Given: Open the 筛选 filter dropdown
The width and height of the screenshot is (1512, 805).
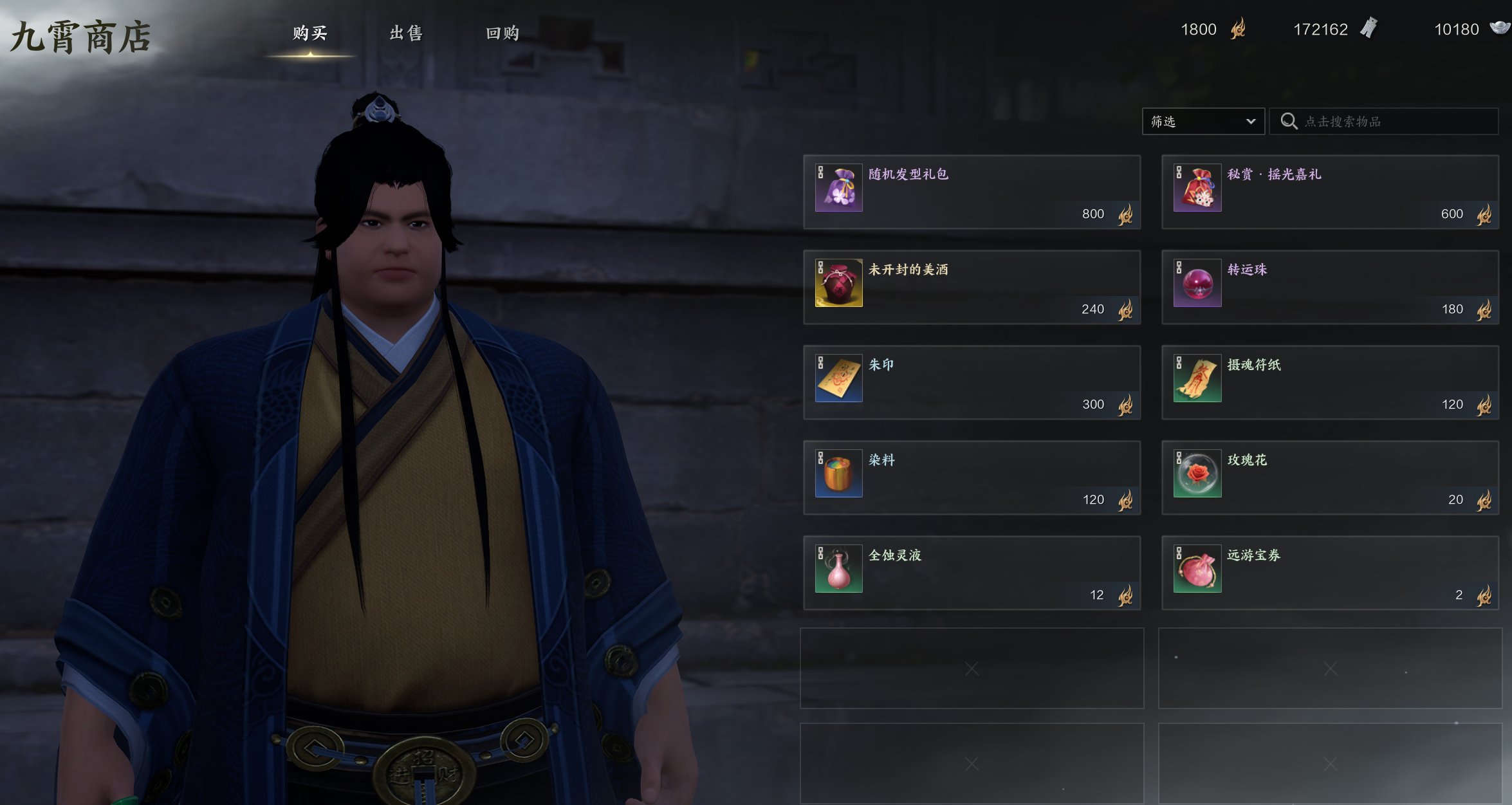Looking at the screenshot, I should 1203,122.
